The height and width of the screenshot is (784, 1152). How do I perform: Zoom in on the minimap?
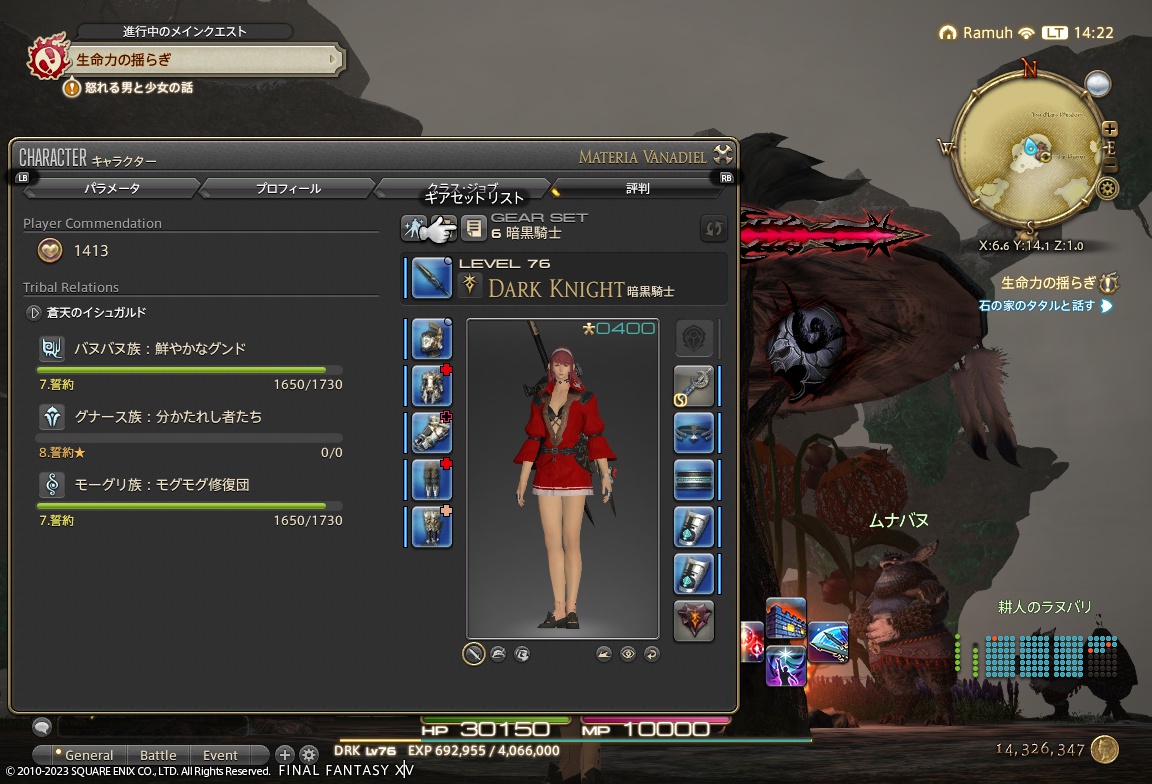tap(1110, 129)
